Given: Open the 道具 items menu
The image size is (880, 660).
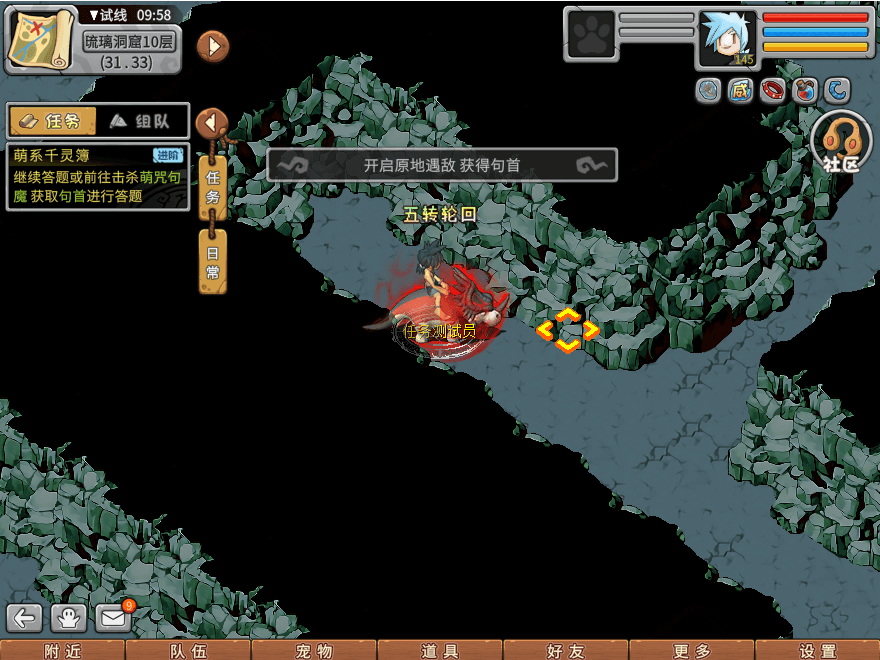Looking at the screenshot, I should pos(440,651).
